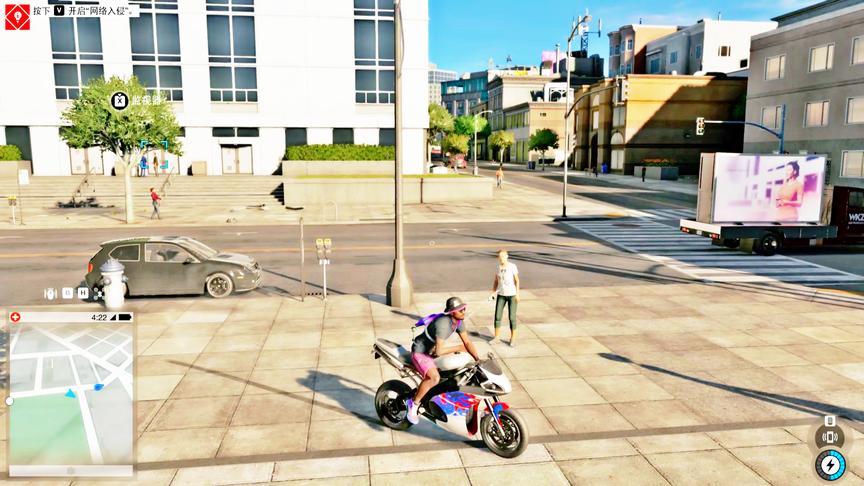Click the blue player arrow on minimap
The width and height of the screenshot is (864, 486).
(70, 395)
